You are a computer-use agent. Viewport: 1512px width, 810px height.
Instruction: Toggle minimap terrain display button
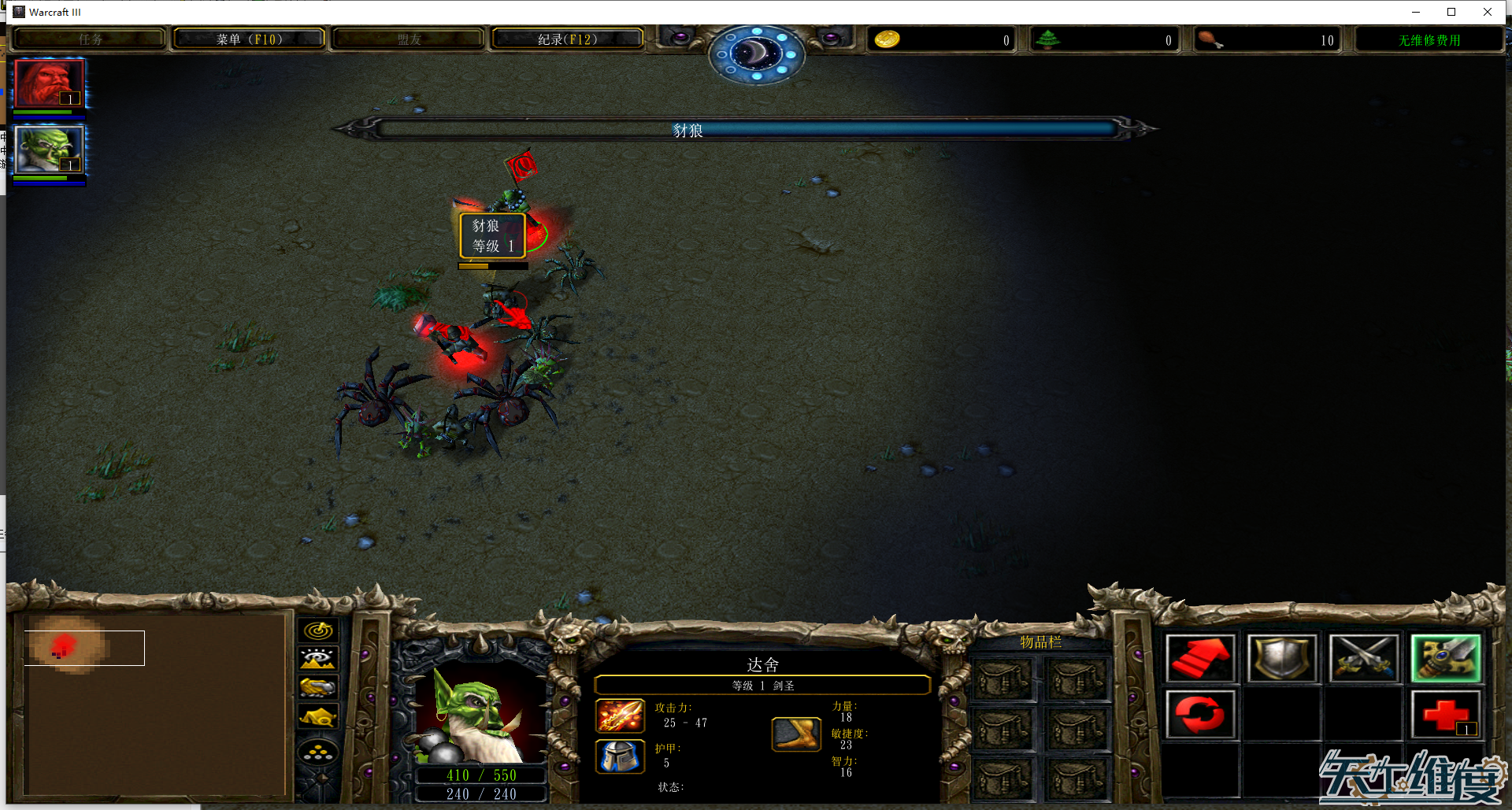pos(318,659)
